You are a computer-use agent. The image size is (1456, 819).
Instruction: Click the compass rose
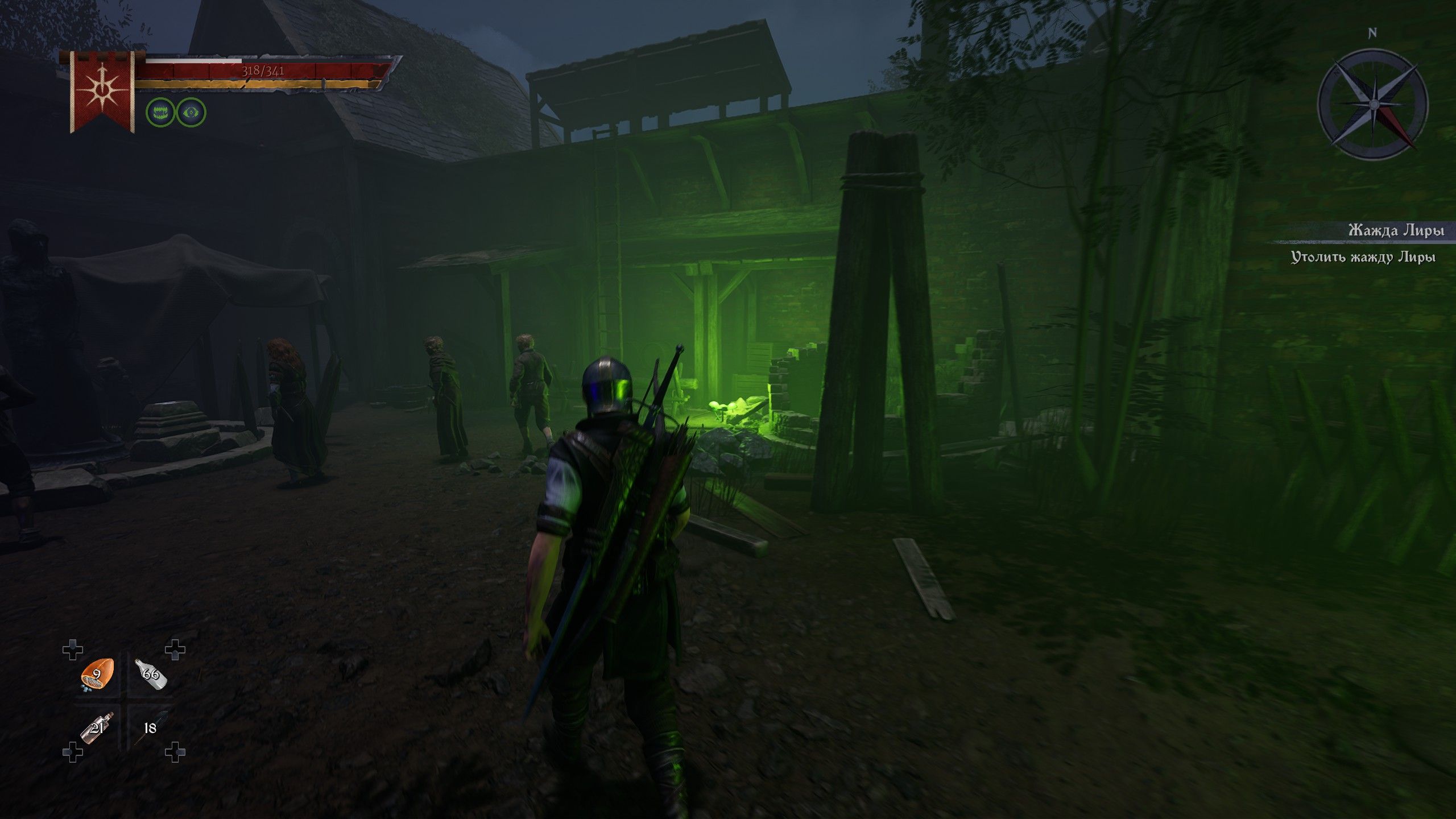[x=1372, y=104]
